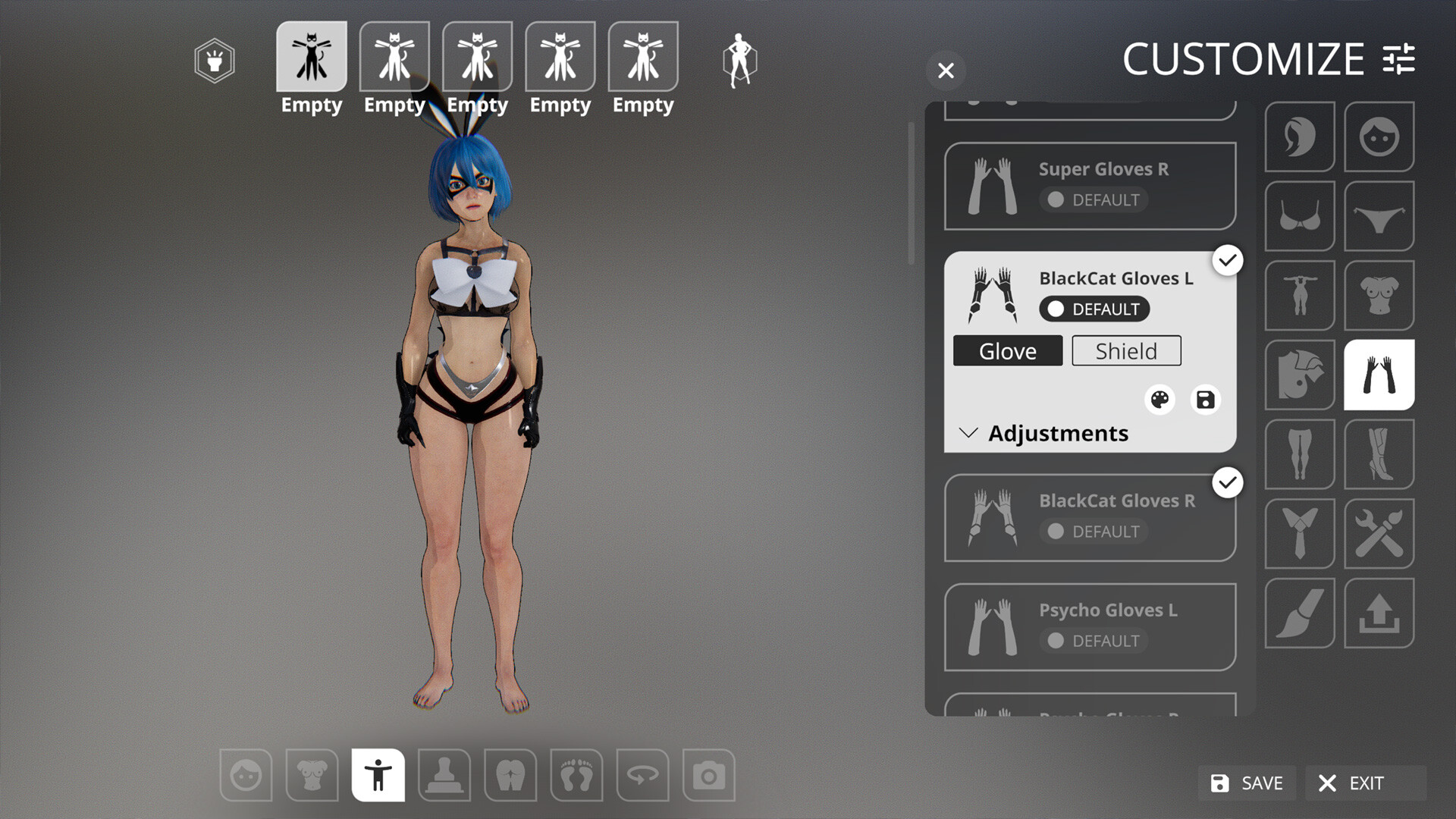Switch to the Shield tab on BlackCat Gloves L
This screenshot has height=819, width=1456.
click(1125, 350)
